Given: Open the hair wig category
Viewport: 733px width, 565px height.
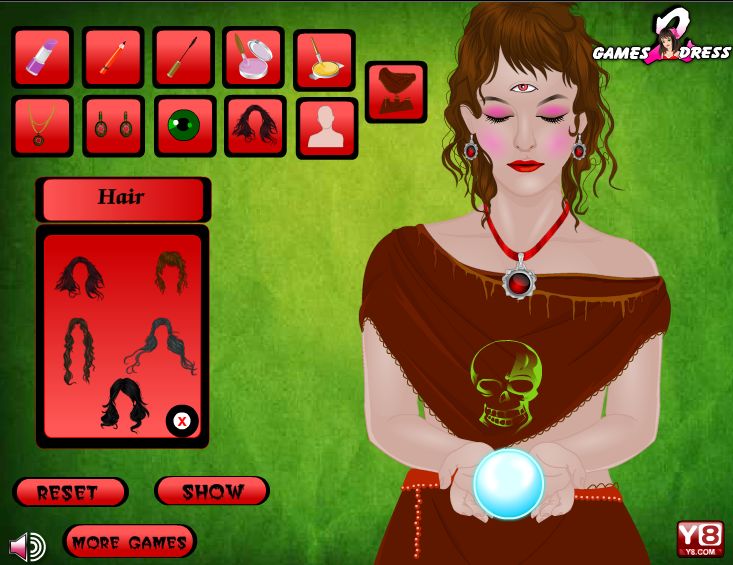Looking at the screenshot, I should pyautogui.click(x=255, y=126).
